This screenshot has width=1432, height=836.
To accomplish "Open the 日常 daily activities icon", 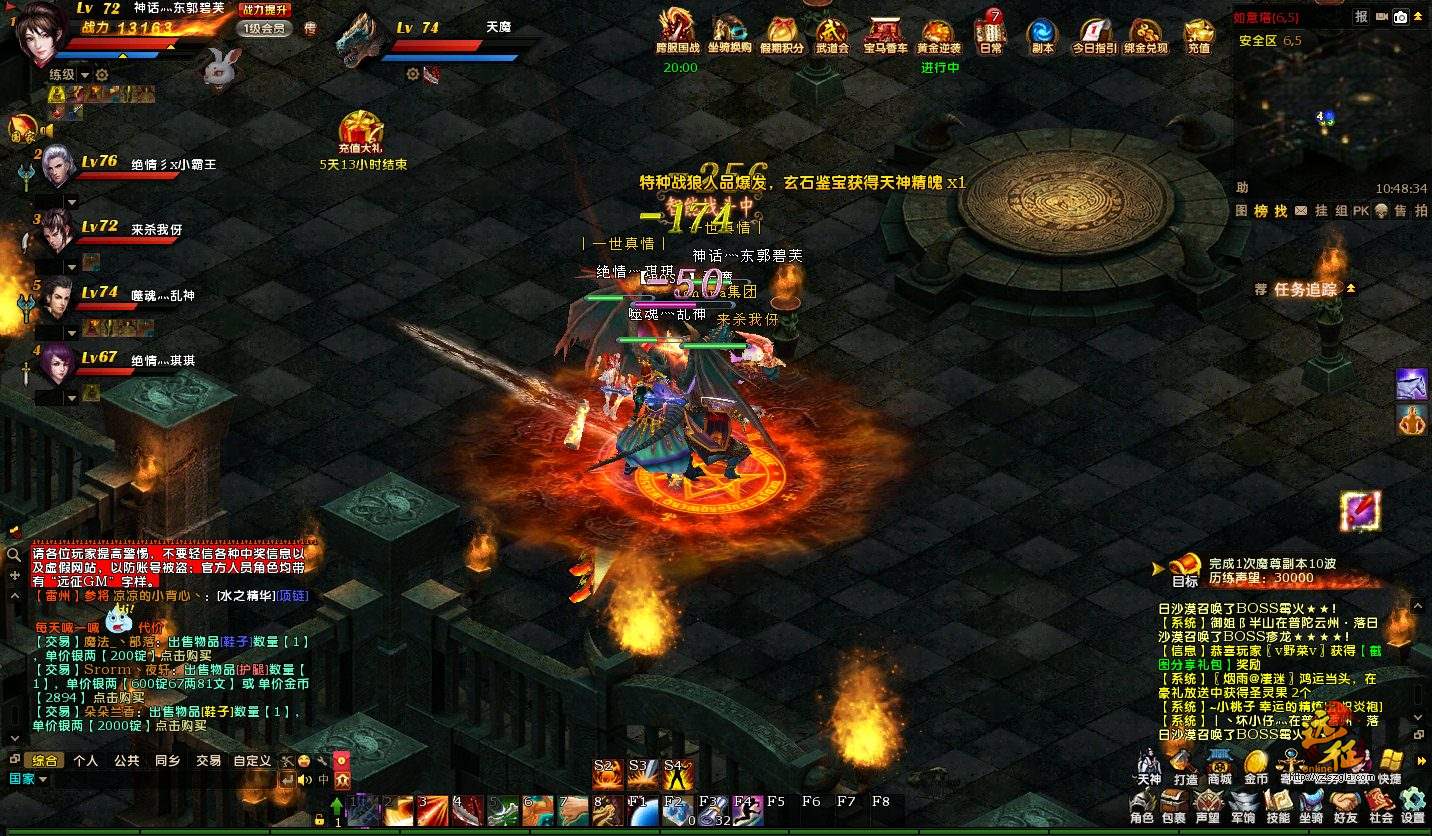I will [x=990, y=36].
